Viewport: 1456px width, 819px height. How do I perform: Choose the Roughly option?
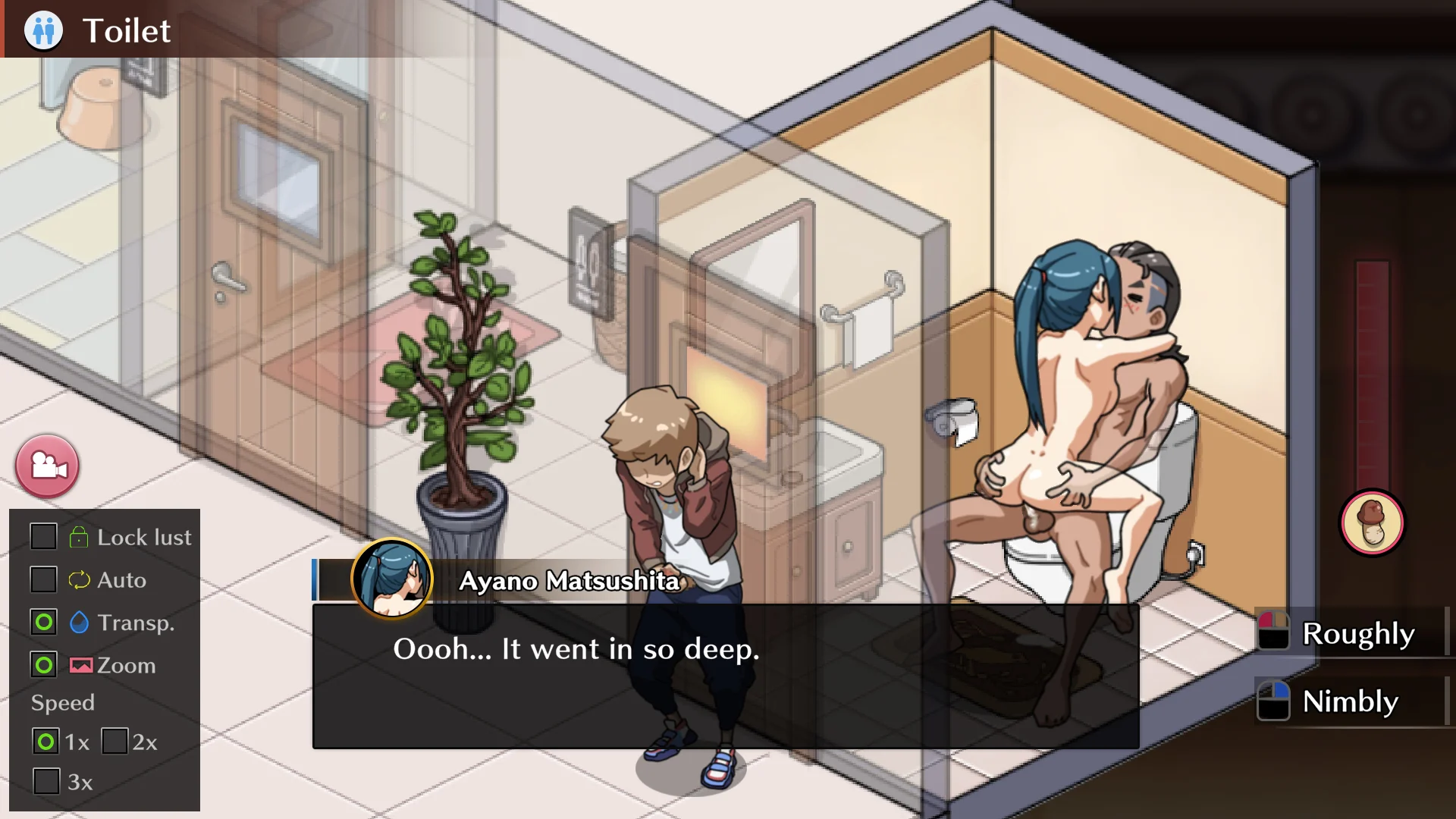click(1351, 633)
